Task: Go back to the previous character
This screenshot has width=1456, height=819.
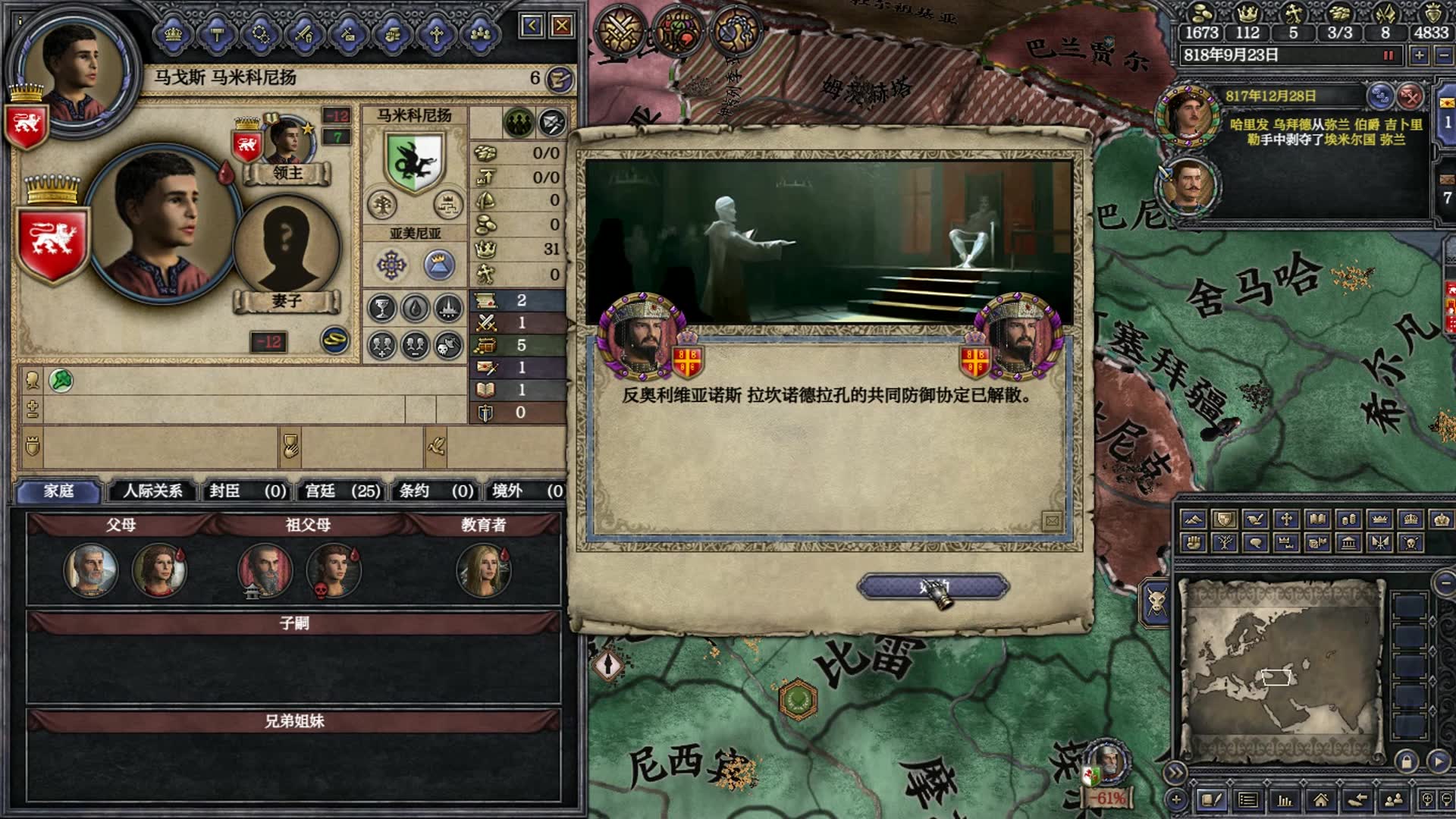Action: coord(532,27)
